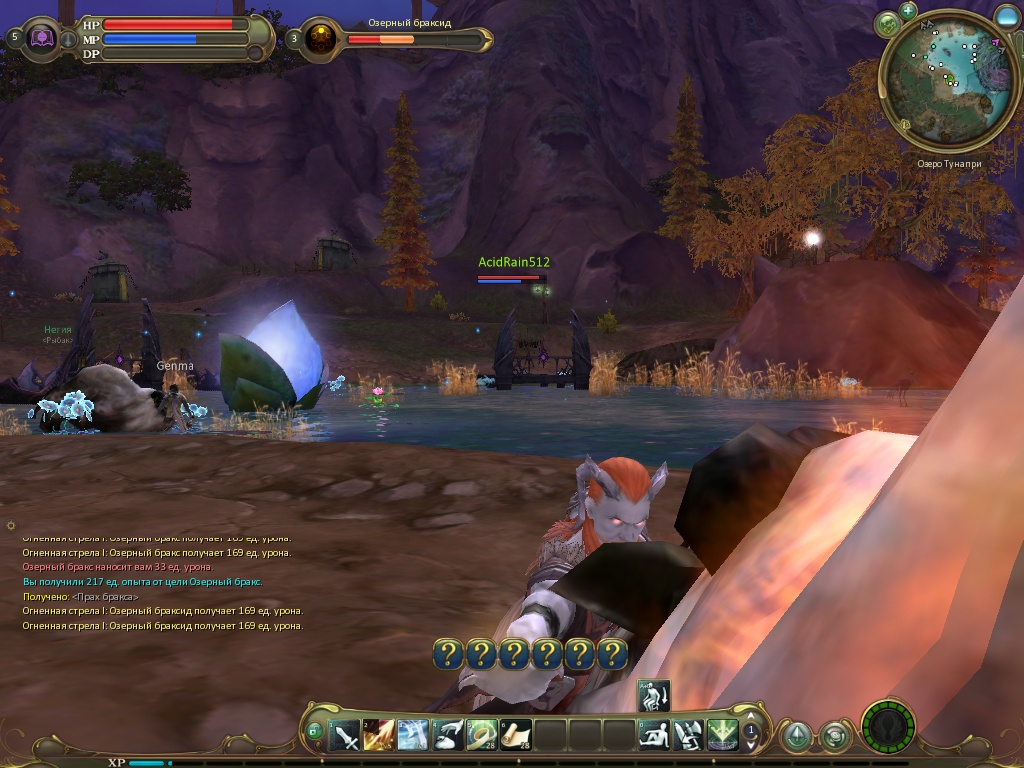Cast the fire arrow skill in slot 2
Viewport: 1024px width, 768px height.
point(380,735)
